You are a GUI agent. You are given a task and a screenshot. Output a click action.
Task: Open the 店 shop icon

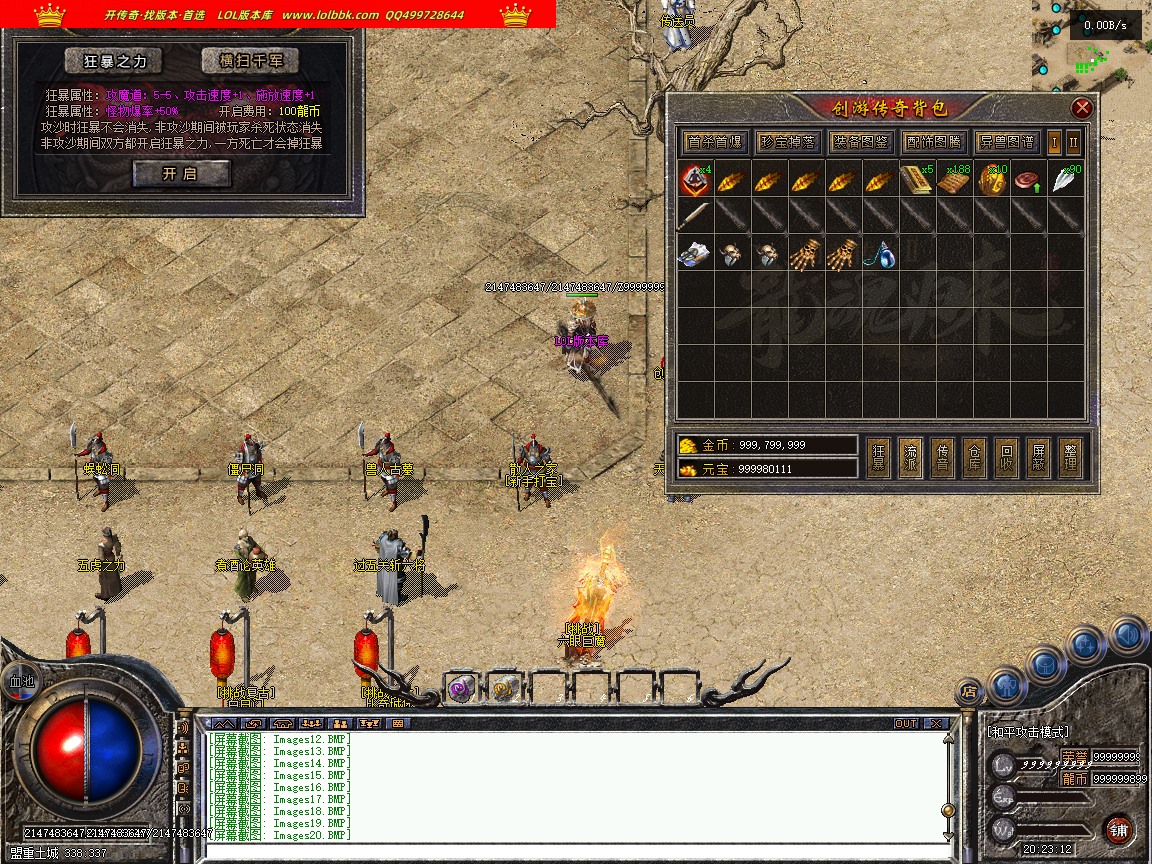tap(968, 689)
